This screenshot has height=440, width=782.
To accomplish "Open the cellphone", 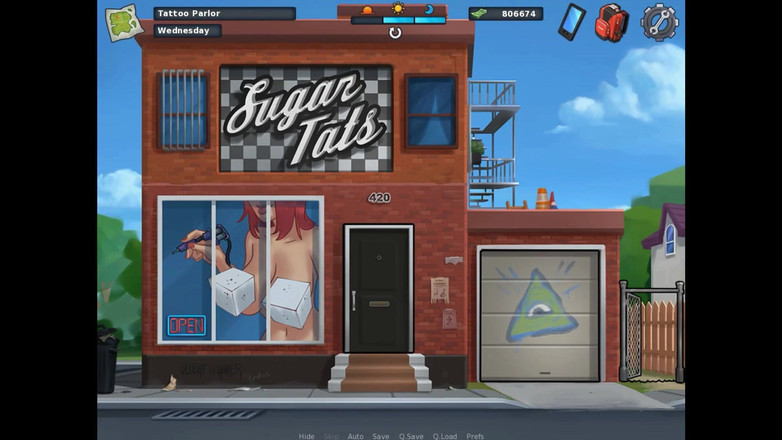I will coord(571,21).
